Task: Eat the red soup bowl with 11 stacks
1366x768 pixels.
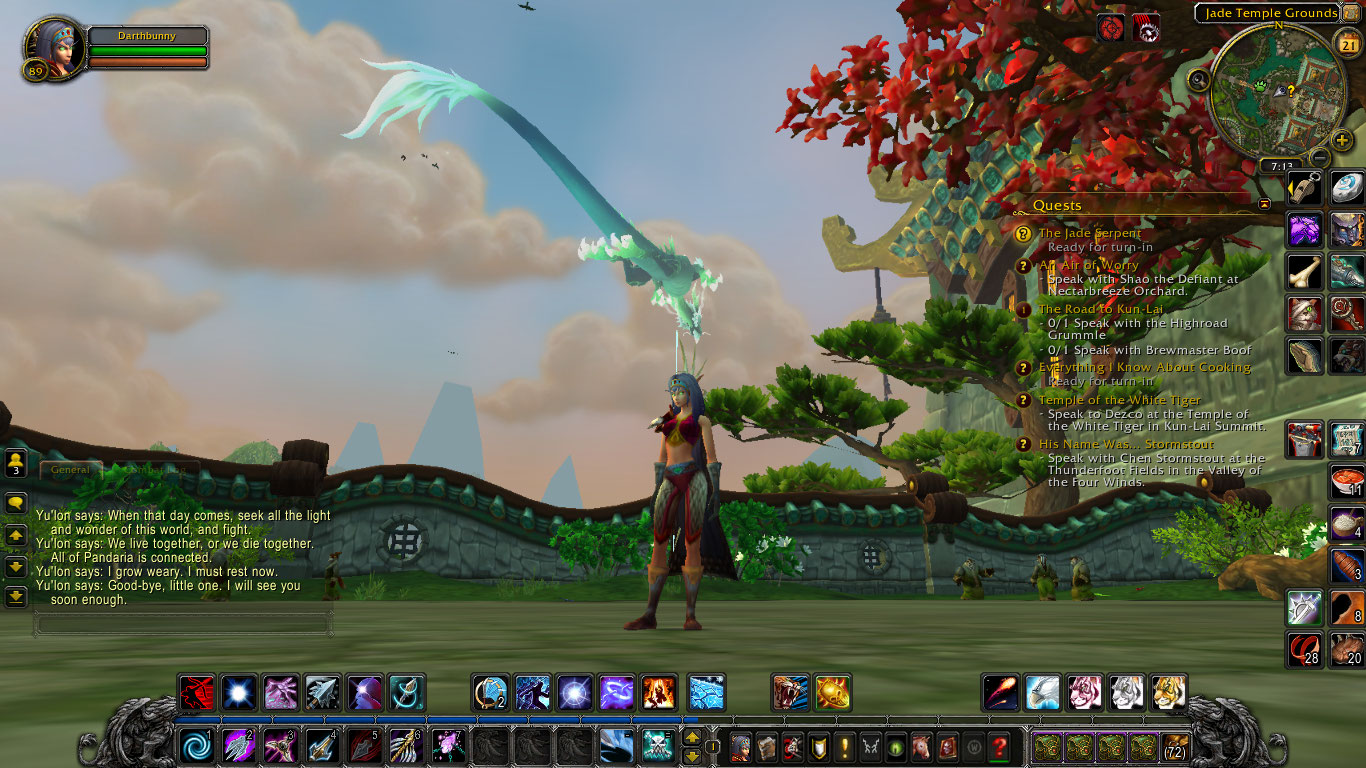Action: click(x=1347, y=481)
